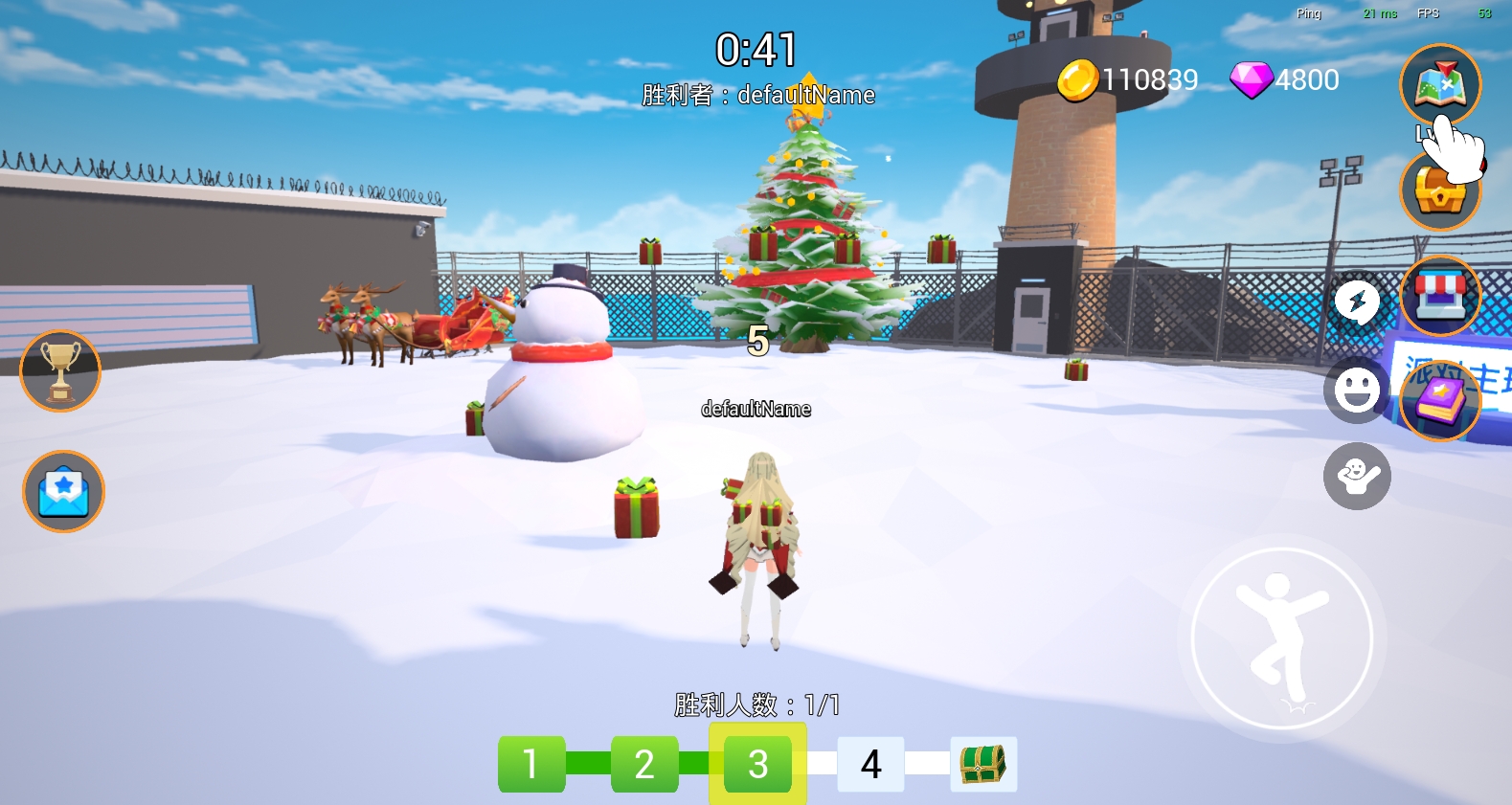The width and height of the screenshot is (1512, 805).
Task: Tap the lightning bolt speech bubble
Action: [x=1357, y=302]
